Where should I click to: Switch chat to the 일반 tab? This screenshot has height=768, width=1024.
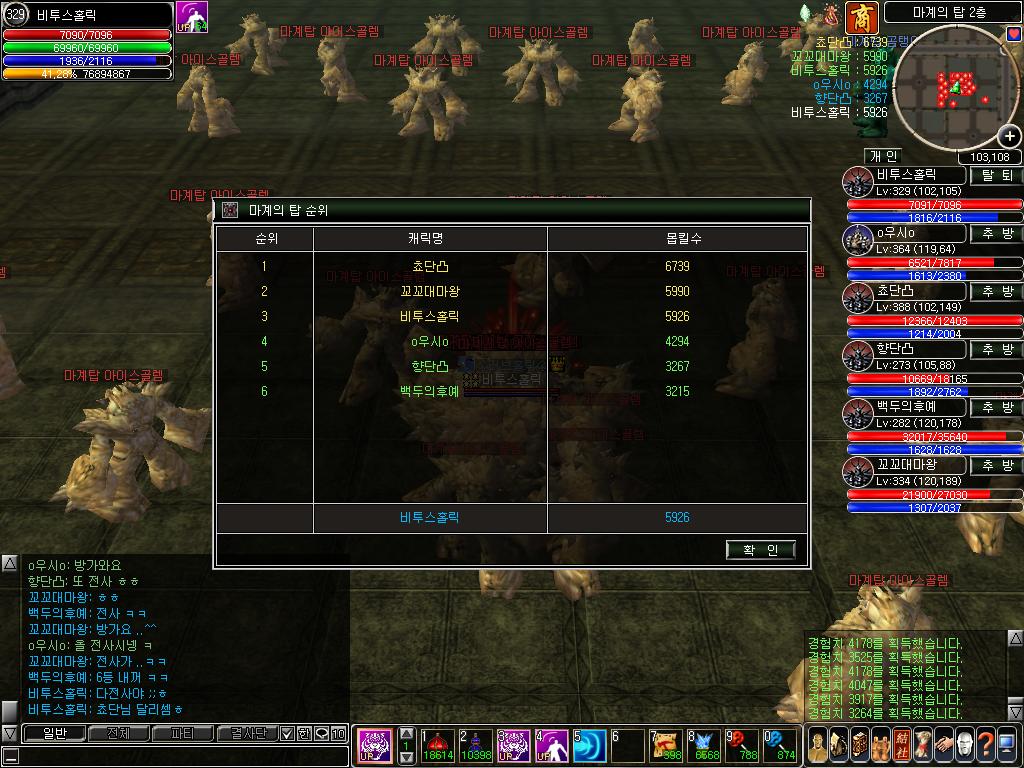click(52, 733)
